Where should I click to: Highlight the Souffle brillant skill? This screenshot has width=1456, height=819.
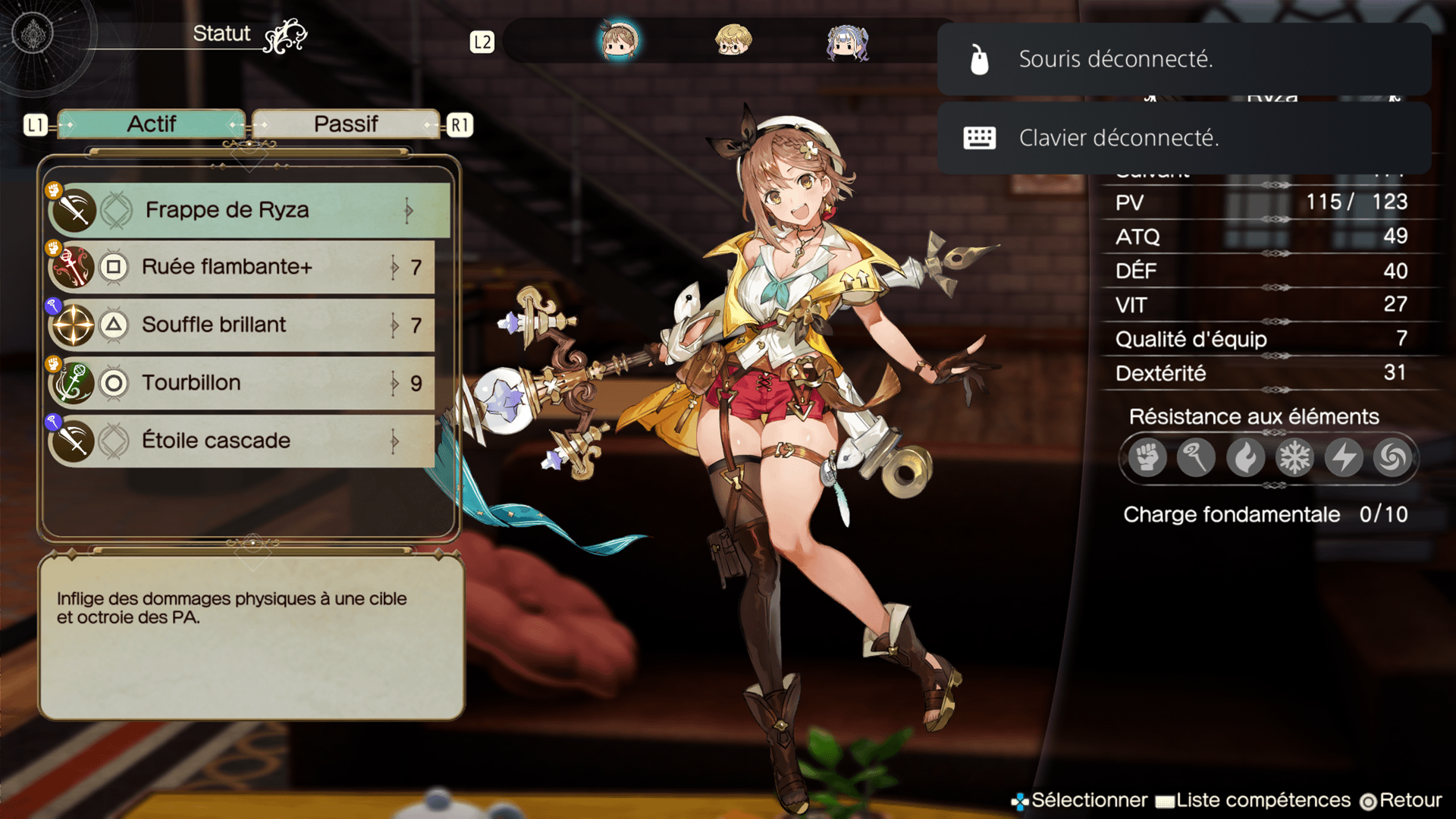(x=243, y=325)
